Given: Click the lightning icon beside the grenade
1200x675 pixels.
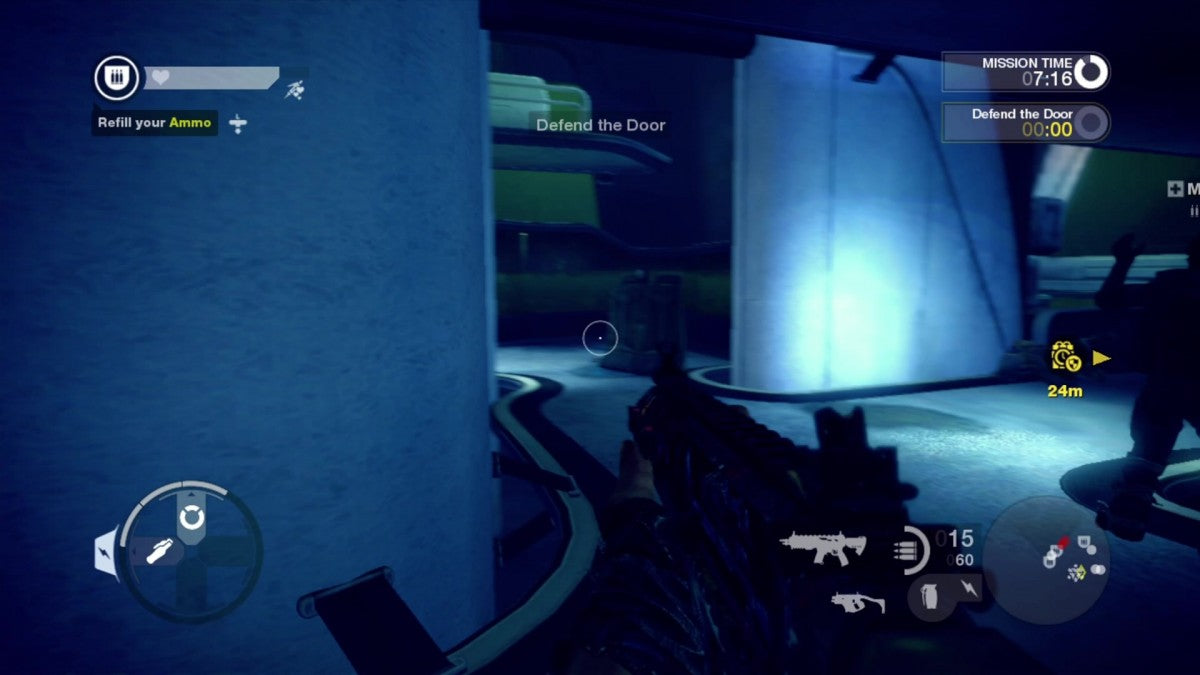Looking at the screenshot, I should click(967, 585).
